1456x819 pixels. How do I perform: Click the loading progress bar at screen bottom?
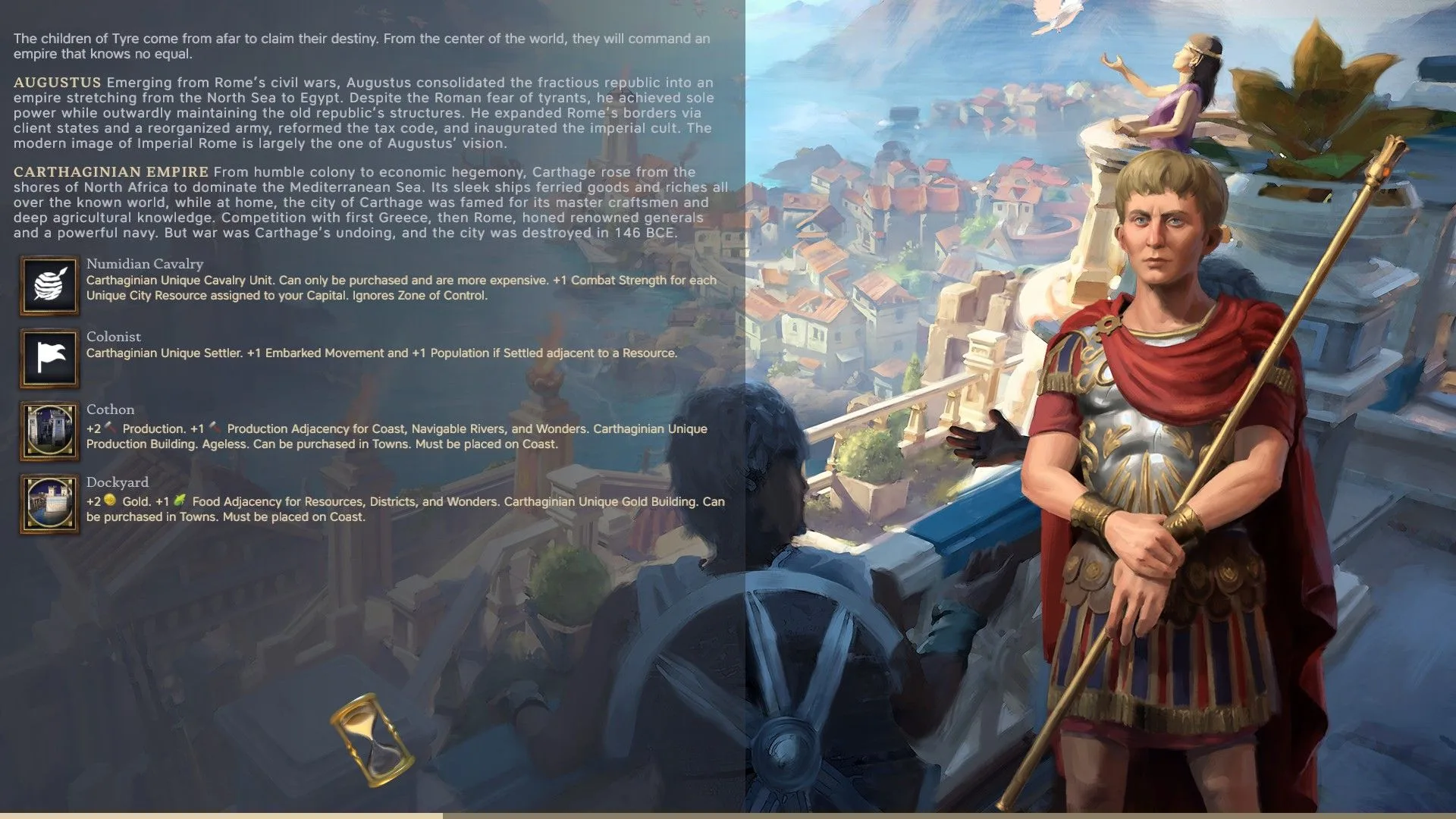coord(728,815)
